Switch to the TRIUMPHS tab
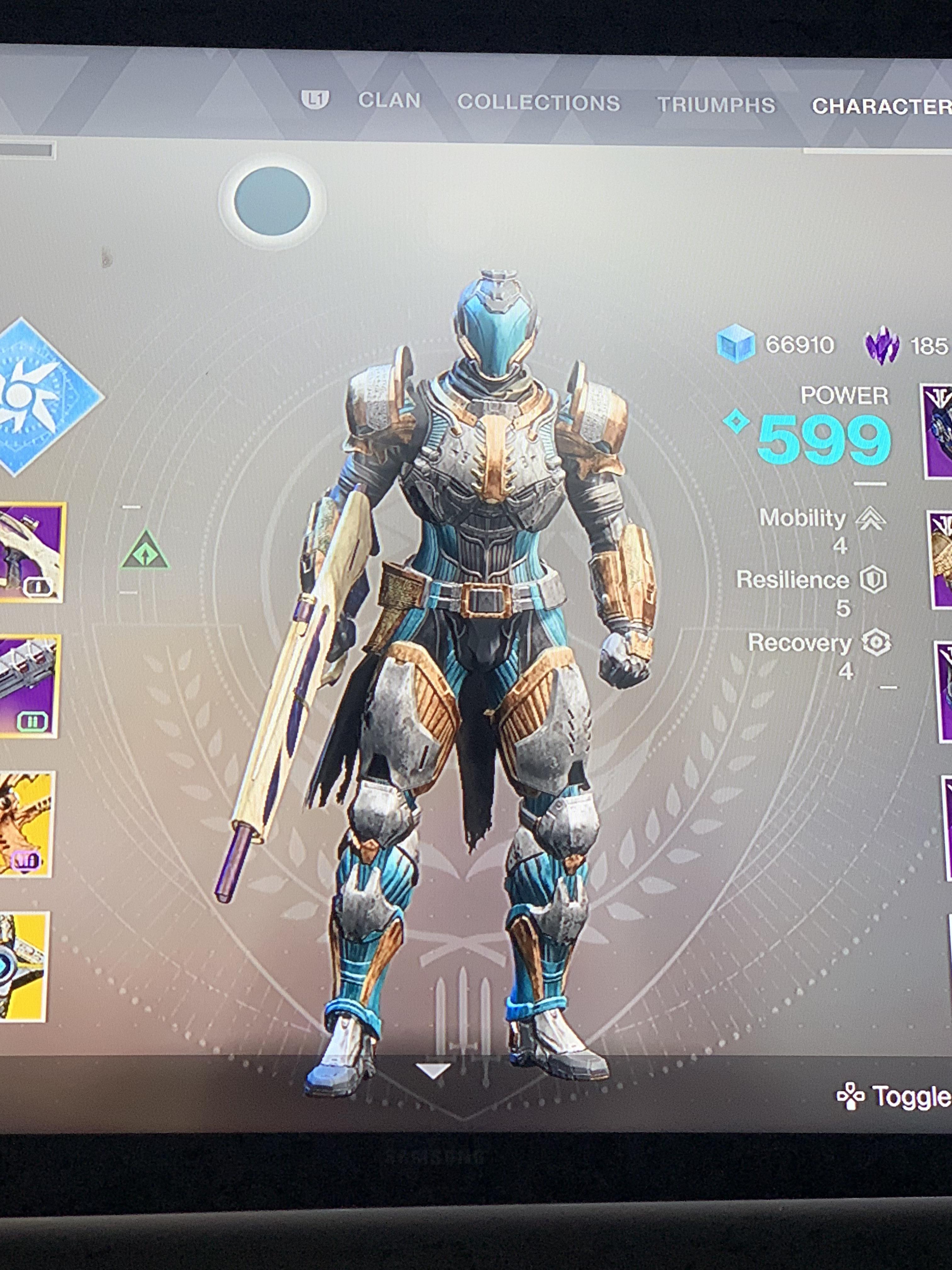952x1270 pixels. click(717, 104)
